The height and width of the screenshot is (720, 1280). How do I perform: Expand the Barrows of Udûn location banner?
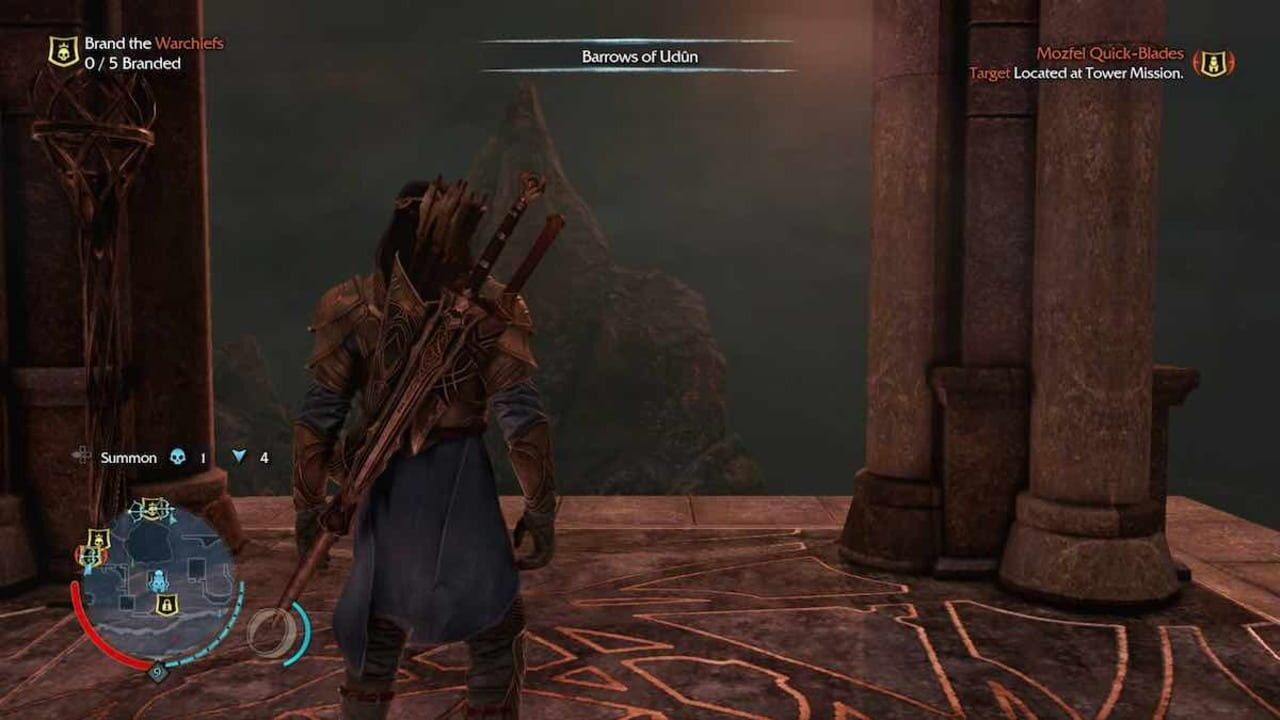[x=640, y=57]
